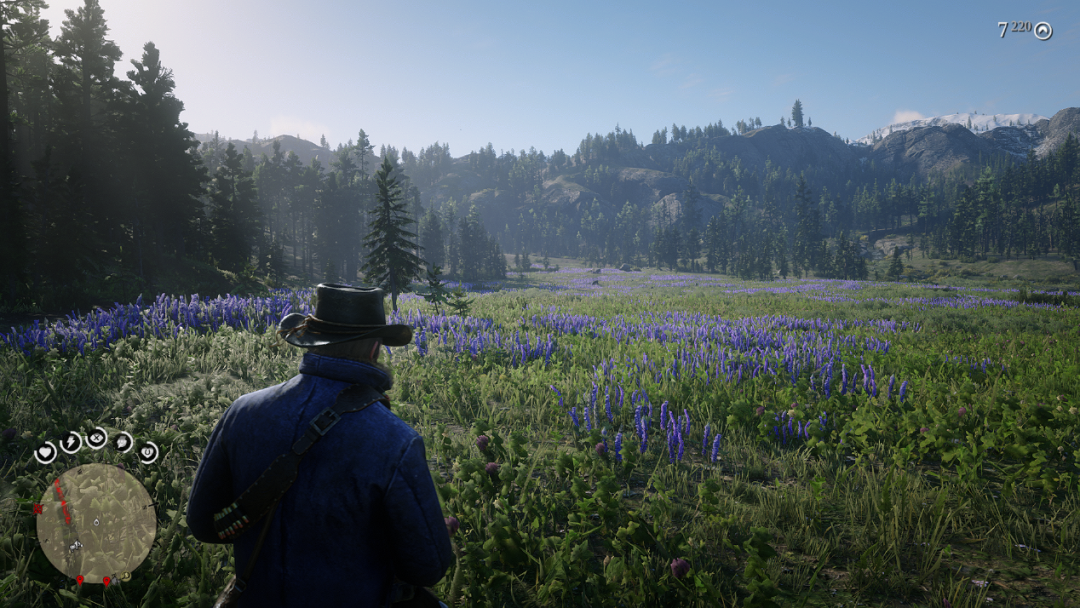Click the horseshoe horse core icon
This screenshot has width=1080, height=608.
click(148, 452)
